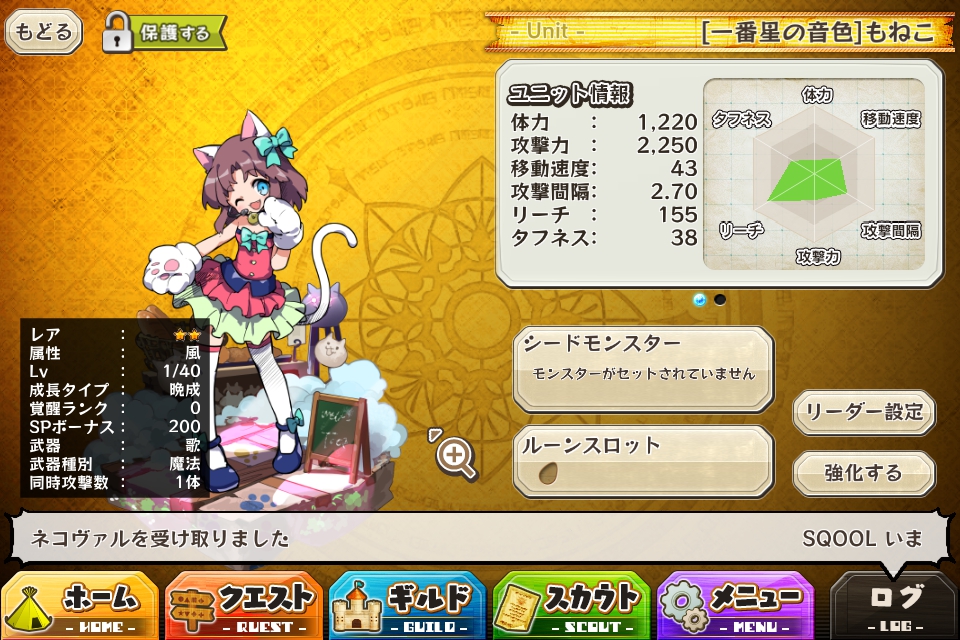Go back with the もどる button
Screen dimensions: 960x640
pos(44,31)
